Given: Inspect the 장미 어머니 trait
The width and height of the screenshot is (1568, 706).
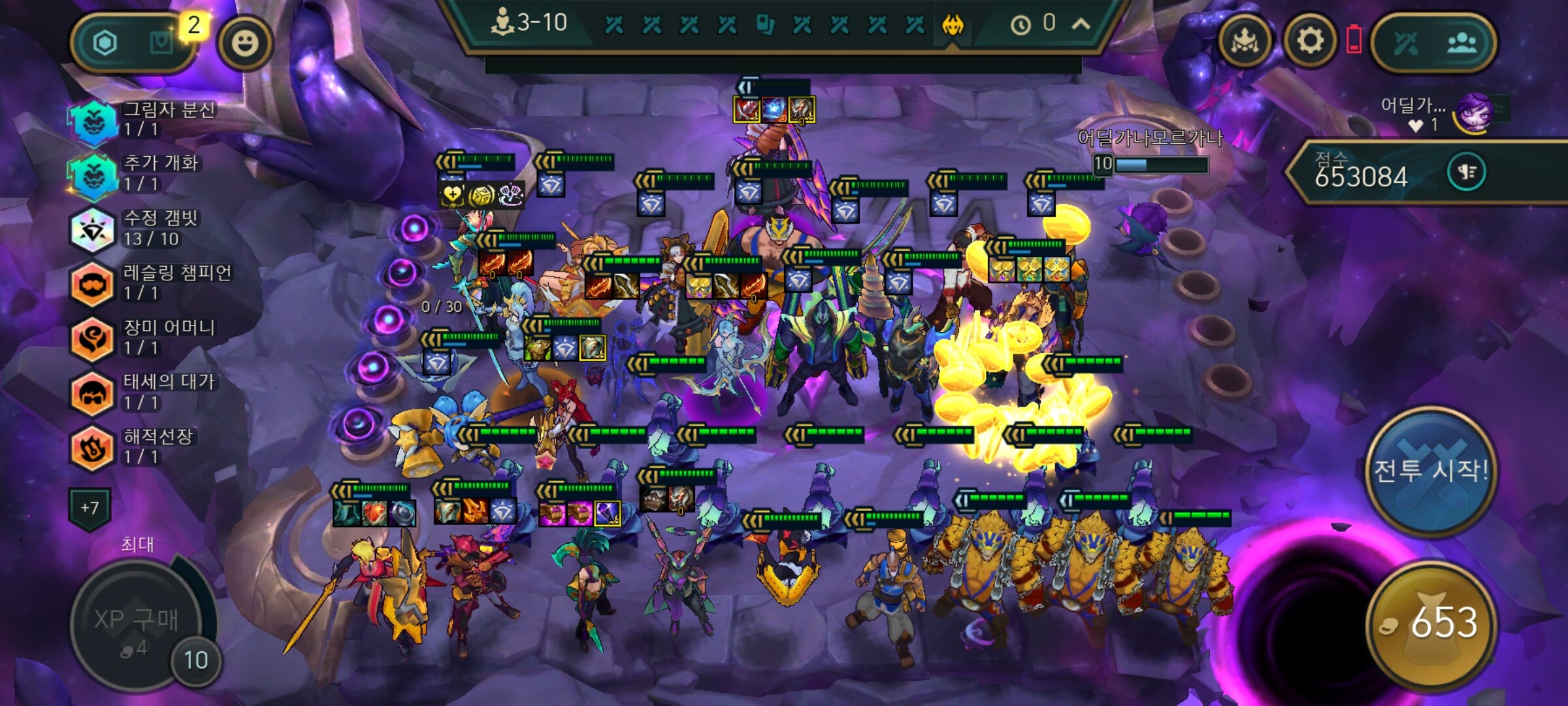Looking at the screenshot, I should tap(92, 338).
